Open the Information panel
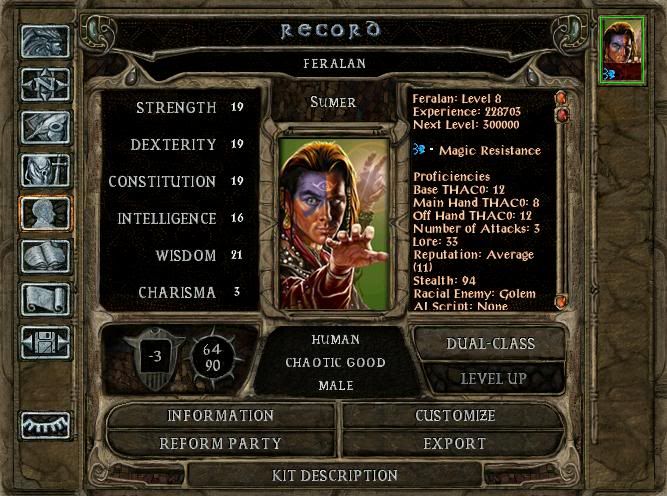This screenshot has width=667, height=496. click(220, 415)
